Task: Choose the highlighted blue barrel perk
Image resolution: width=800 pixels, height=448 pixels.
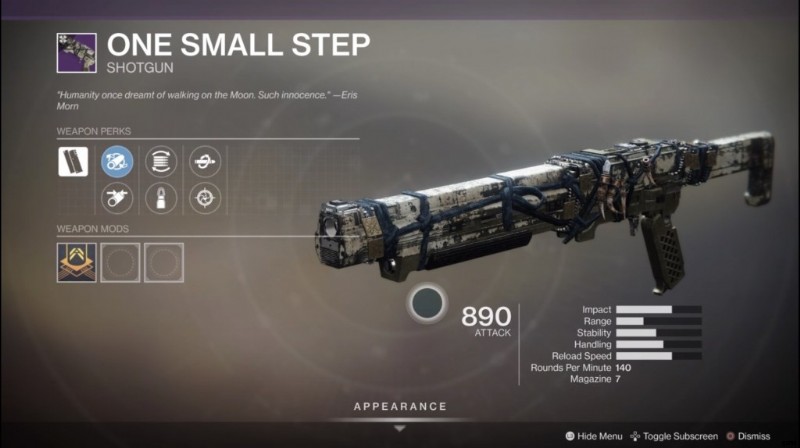Action: [x=117, y=161]
